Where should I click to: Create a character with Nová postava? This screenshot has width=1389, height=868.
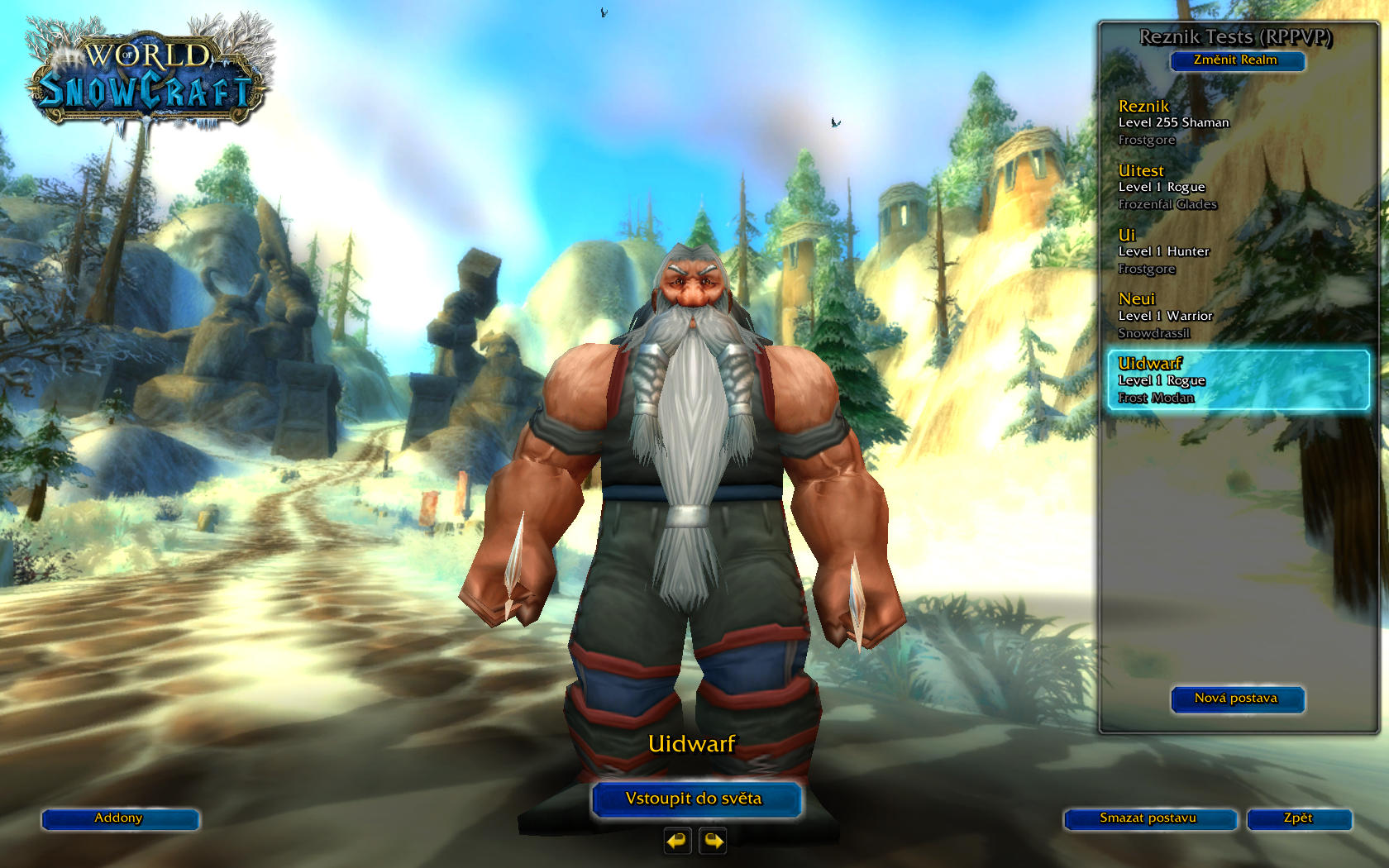pyautogui.click(x=1237, y=699)
